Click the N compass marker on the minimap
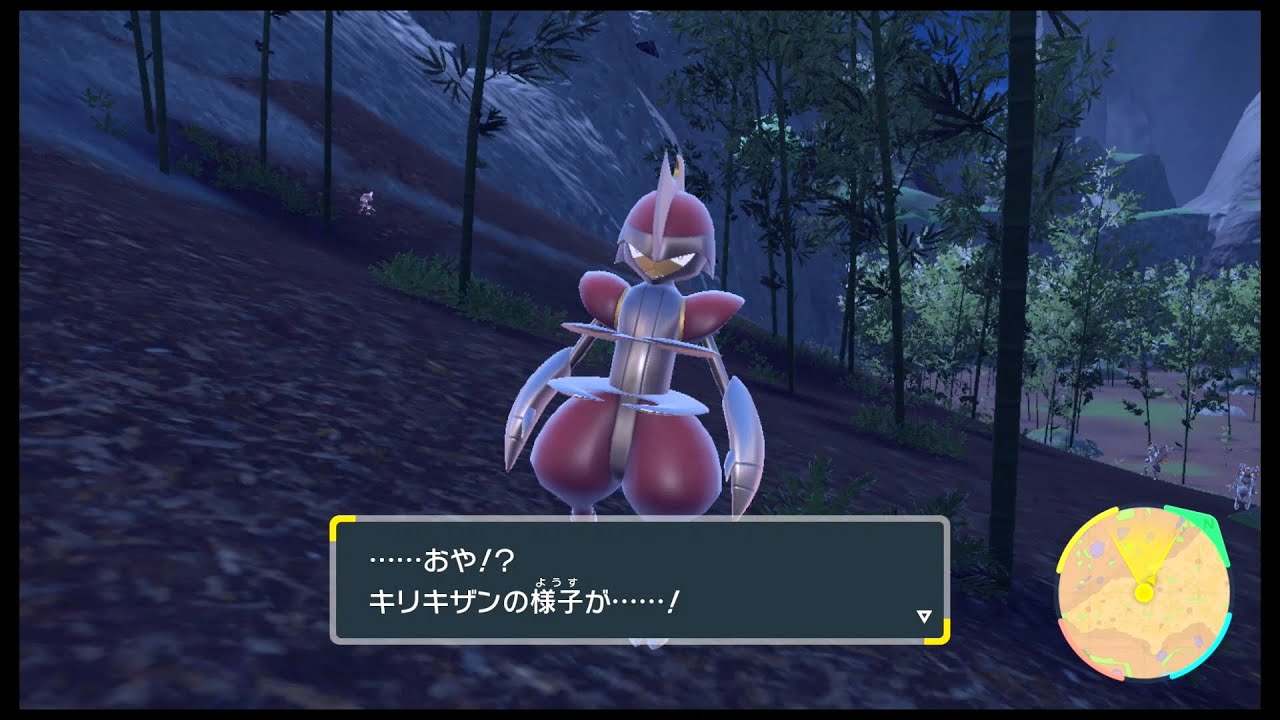Viewport: 1280px width, 720px height. (1208, 525)
